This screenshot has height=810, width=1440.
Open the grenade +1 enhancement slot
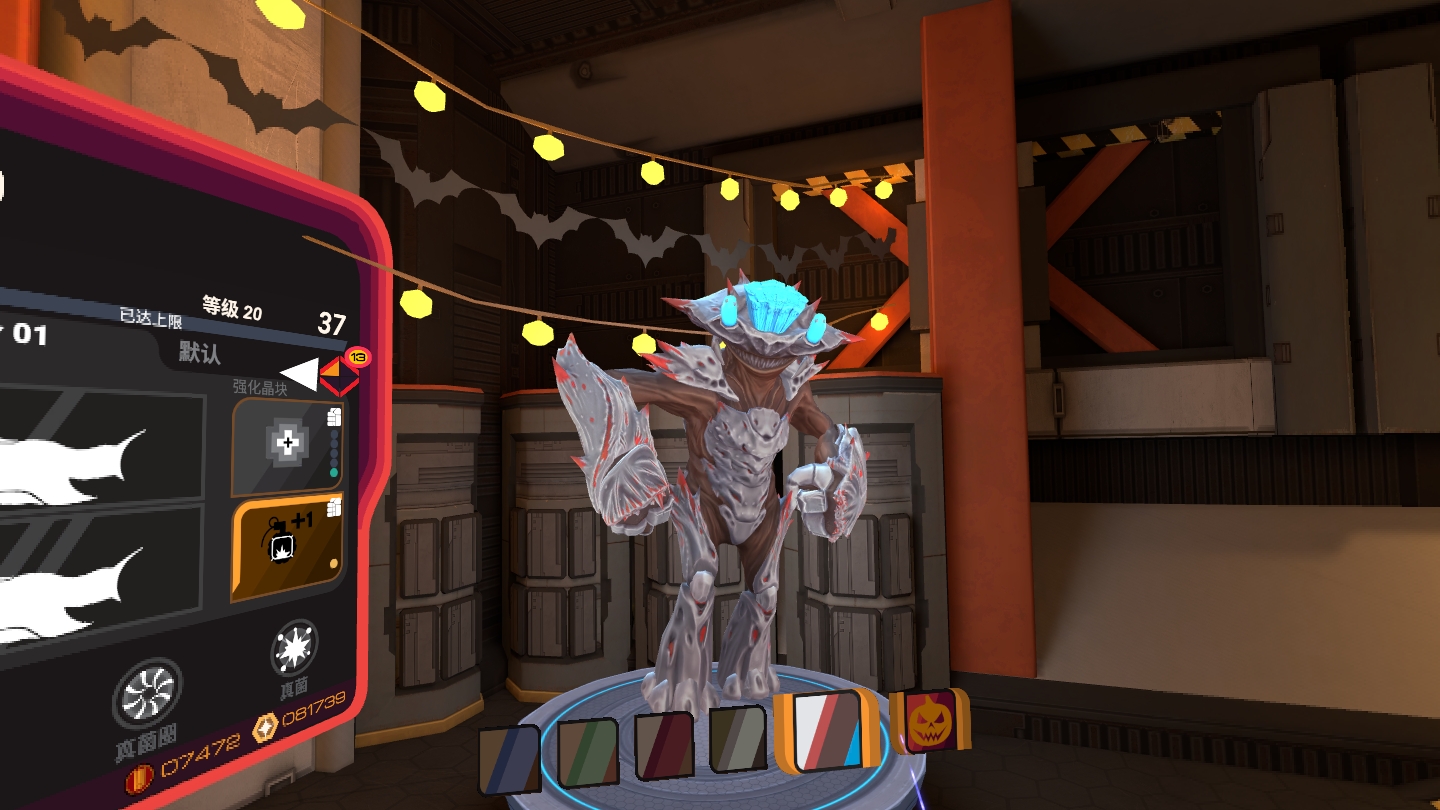click(x=288, y=547)
